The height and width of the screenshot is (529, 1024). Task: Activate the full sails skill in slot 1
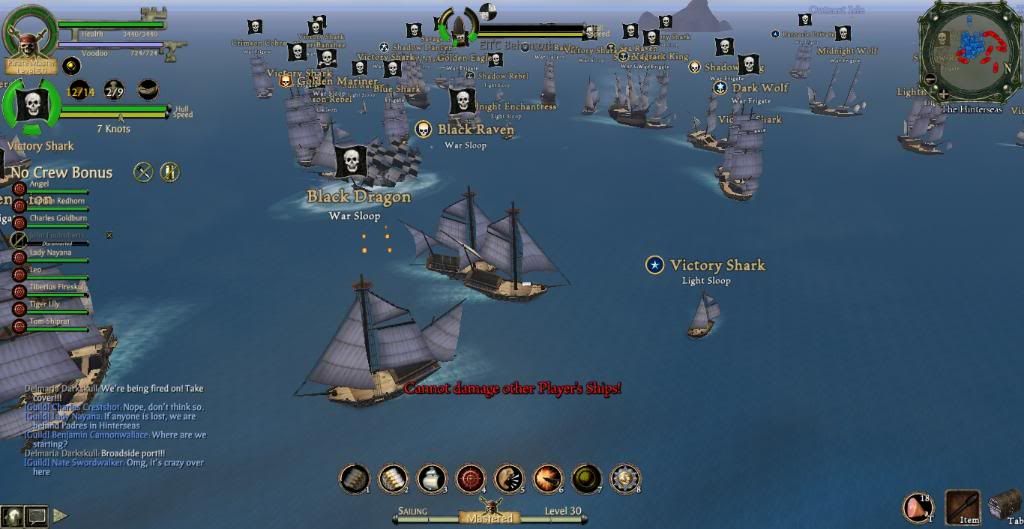pos(354,478)
